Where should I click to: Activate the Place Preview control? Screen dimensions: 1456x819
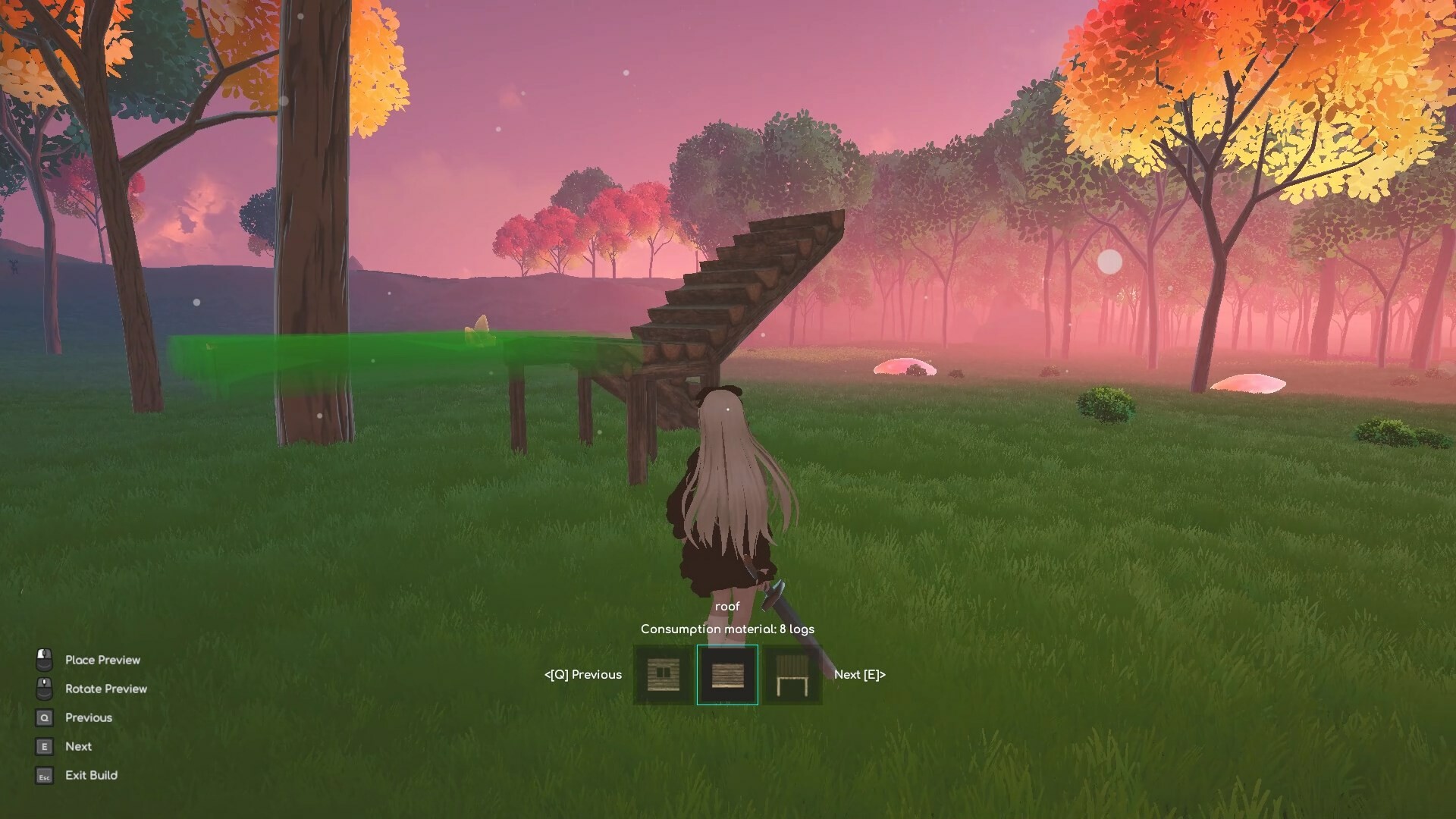(102, 659)
